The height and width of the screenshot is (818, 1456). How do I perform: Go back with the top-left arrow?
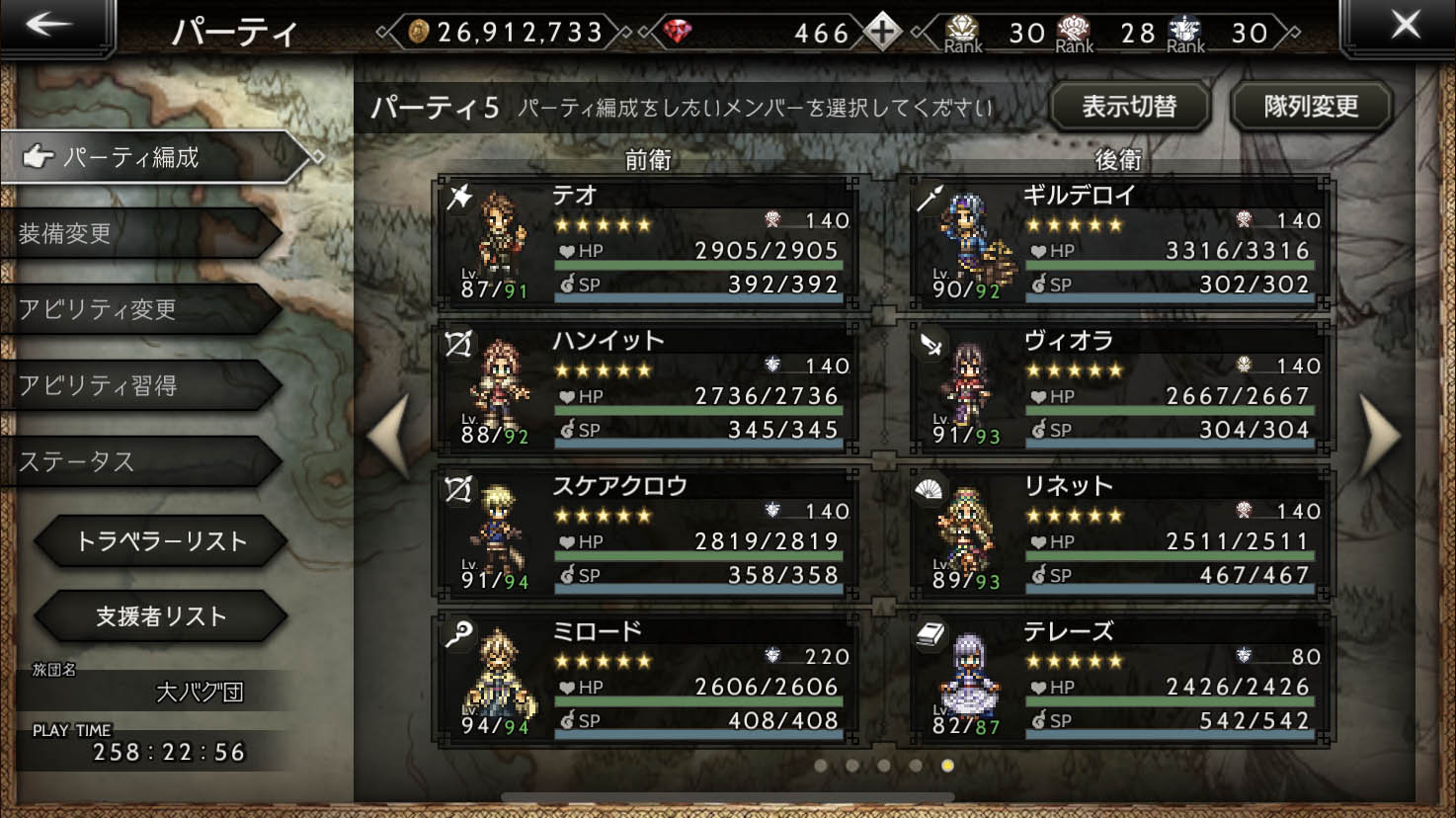[49, 27]
